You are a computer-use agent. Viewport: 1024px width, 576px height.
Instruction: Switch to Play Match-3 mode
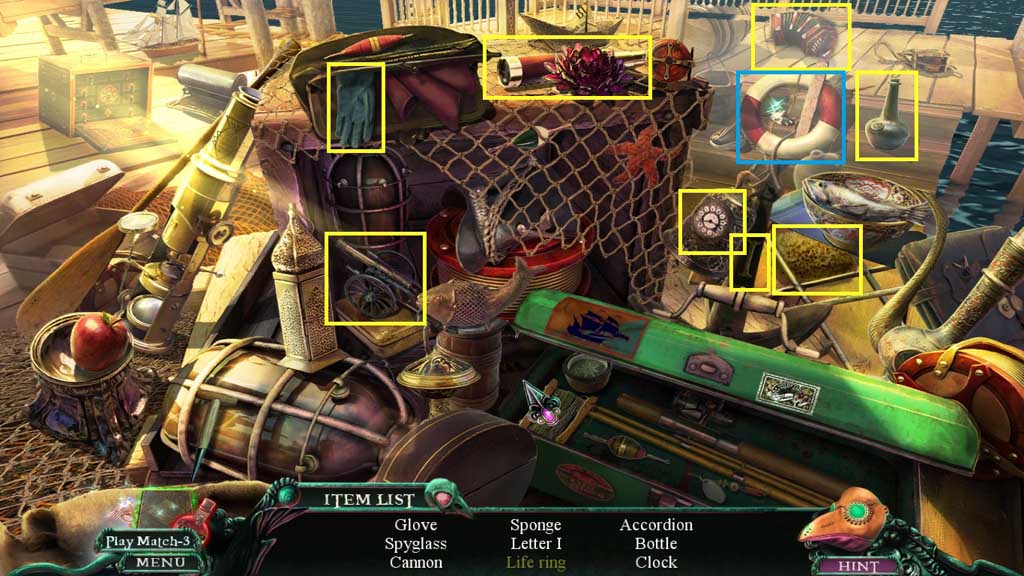[148, 542]
